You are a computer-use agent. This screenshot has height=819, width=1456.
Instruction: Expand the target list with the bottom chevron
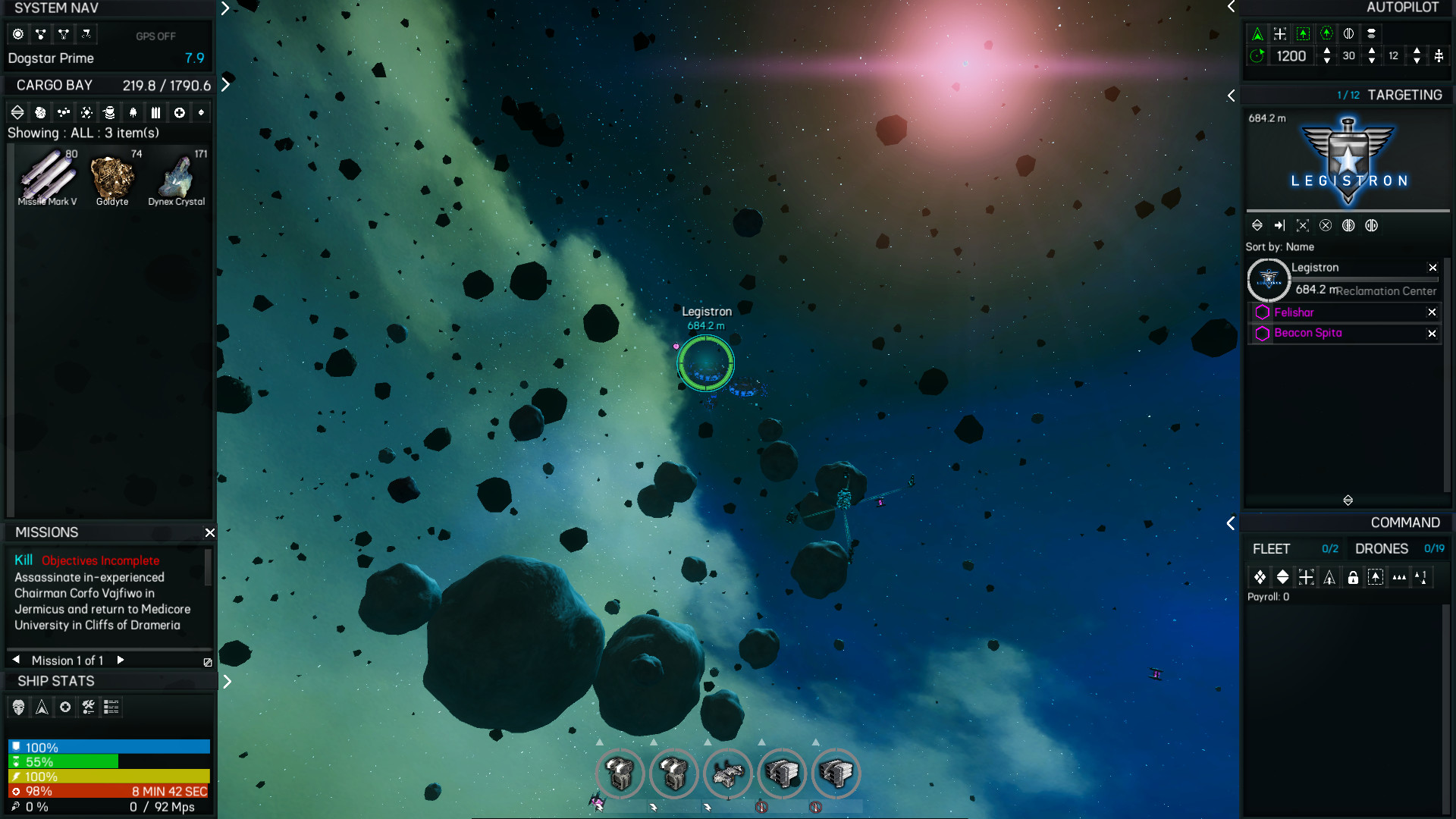click(x=1348, y=500)
